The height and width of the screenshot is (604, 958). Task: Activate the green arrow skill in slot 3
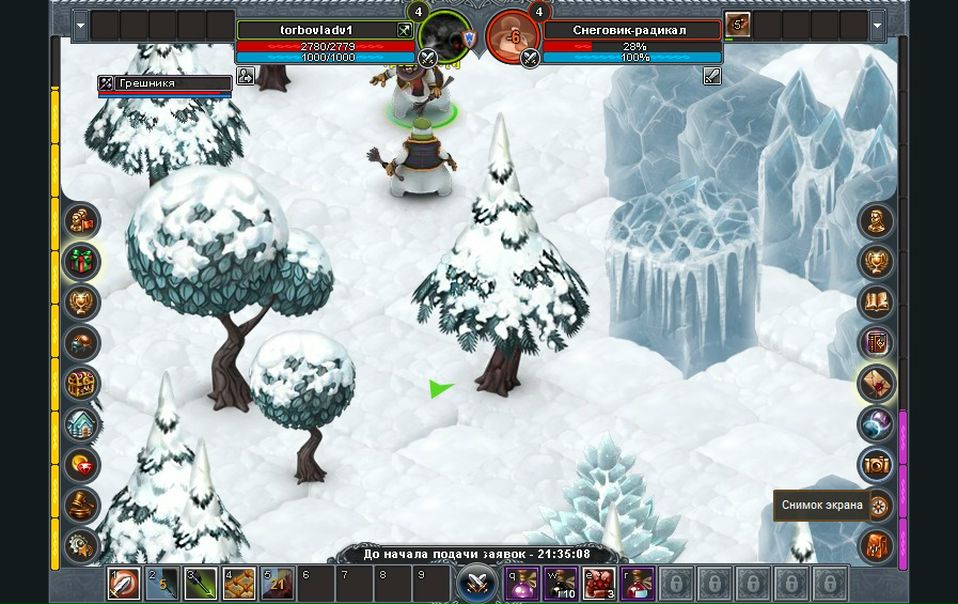(201, 583)
